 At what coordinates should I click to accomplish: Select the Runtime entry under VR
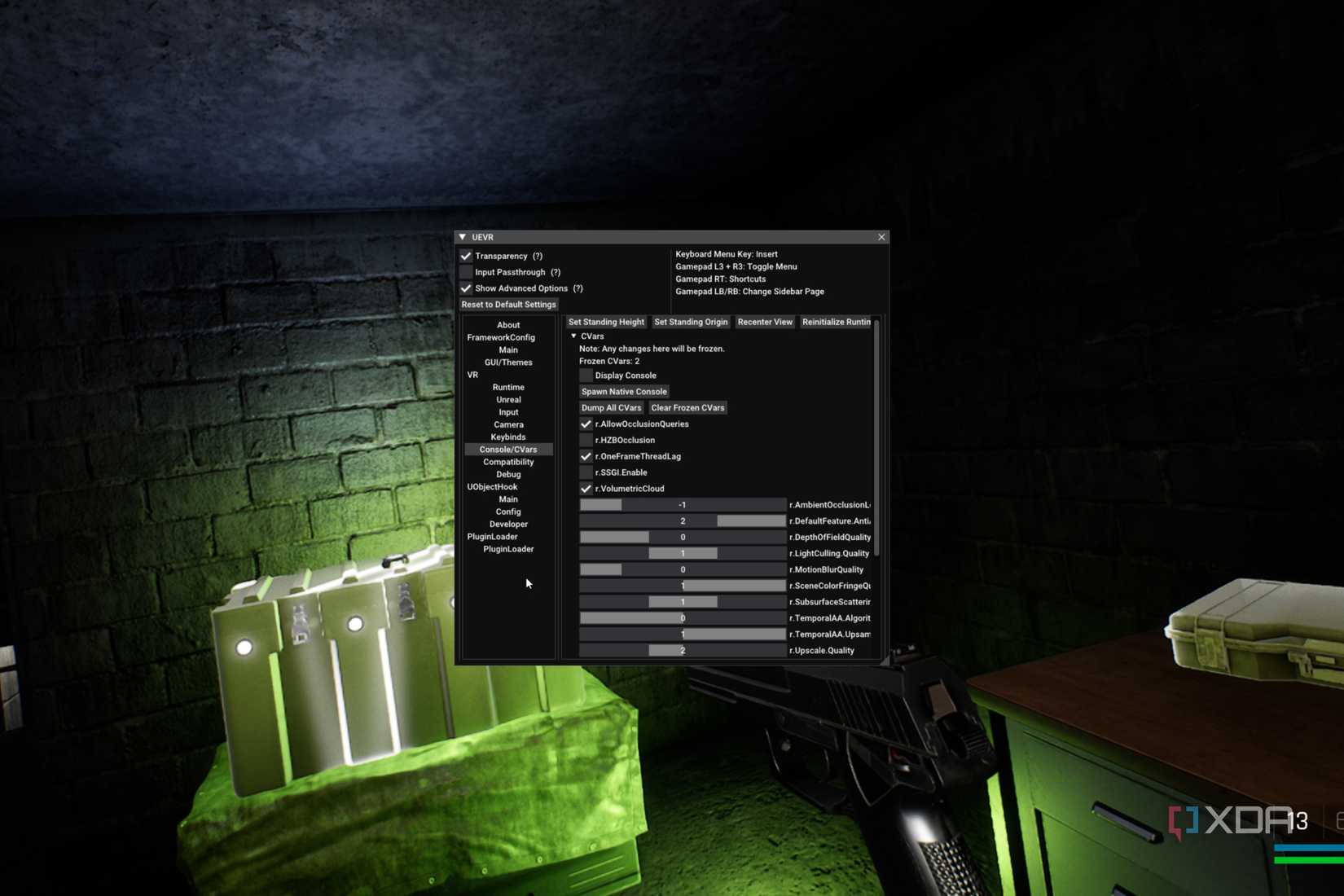[507, 387]
